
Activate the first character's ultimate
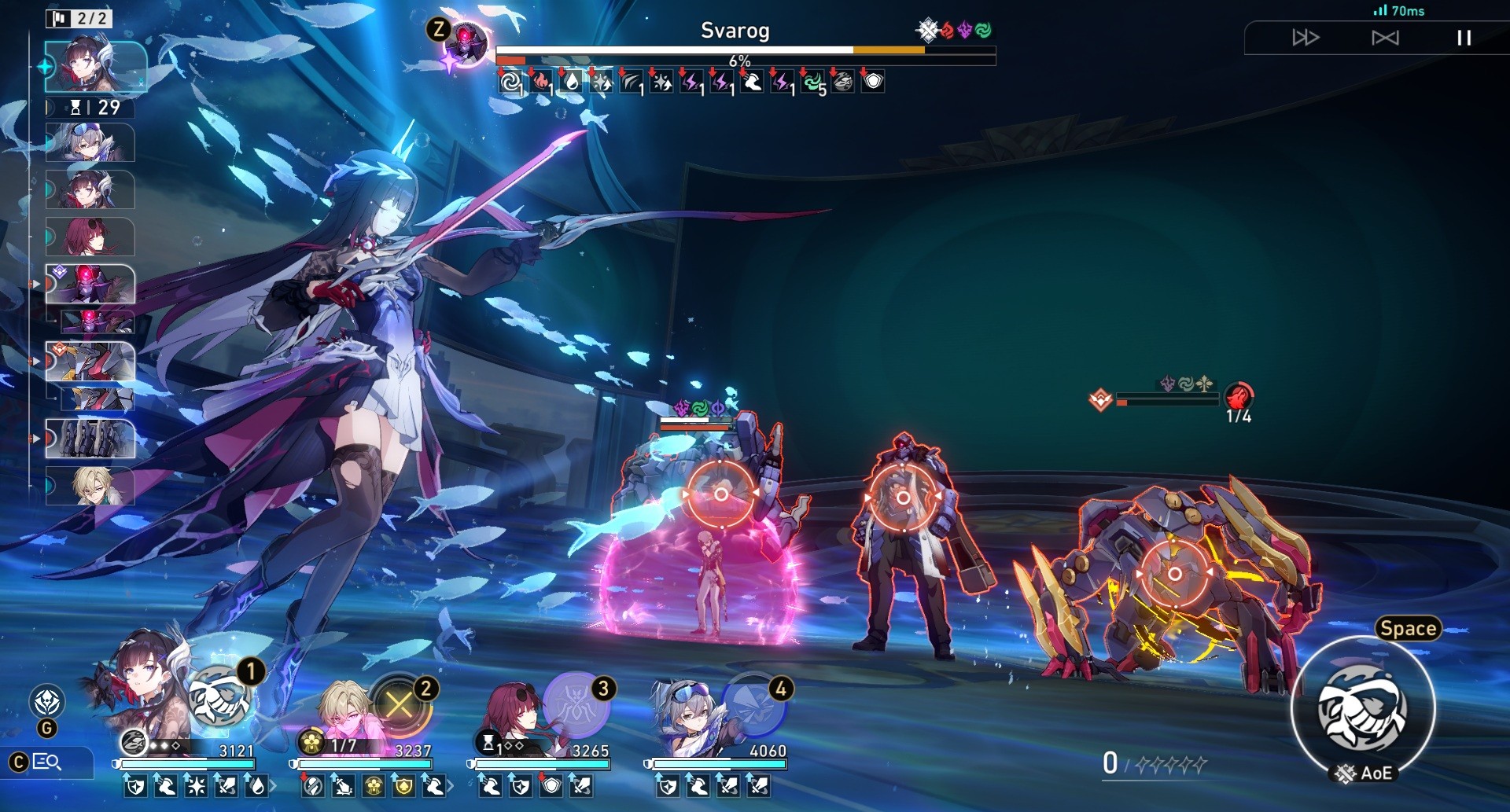221,697
